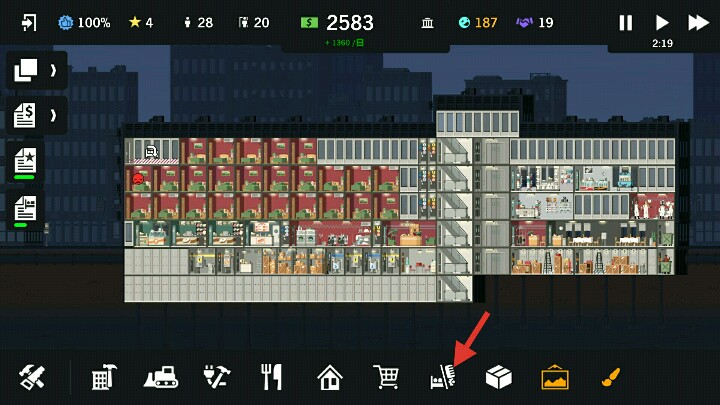Image resolution: width=720 pixels, height=405 pixels.
Task: Open the bank building icon
Action: [427, 22]
